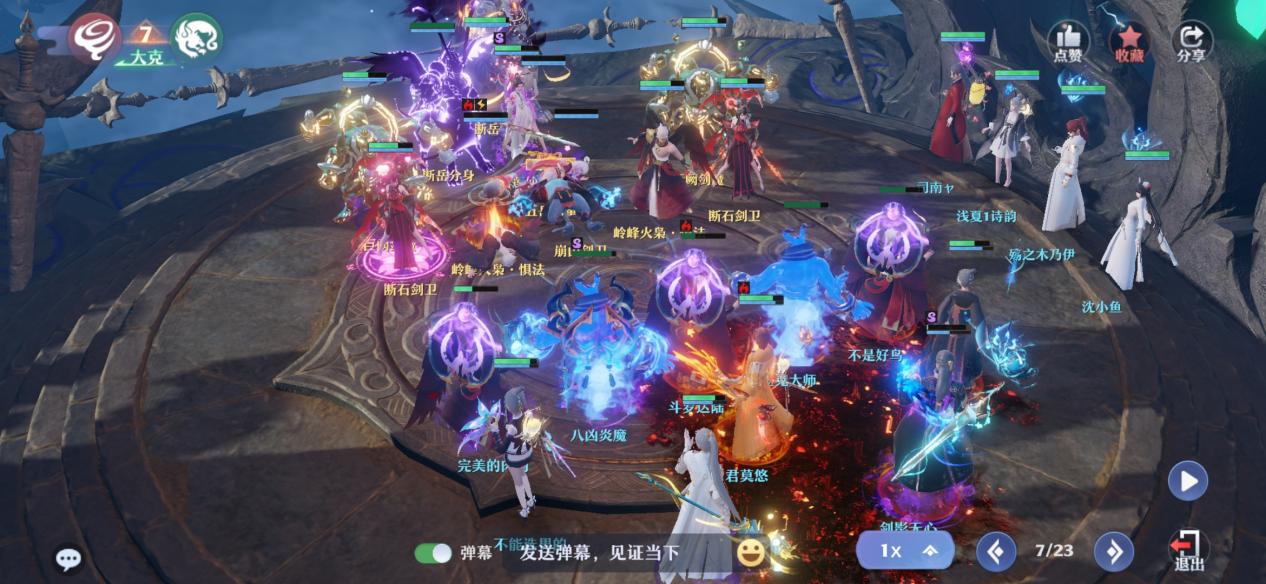Favorite the replay using the 收藏 star
Viewport: 1266px width, 584px height.
(1129, 42)
